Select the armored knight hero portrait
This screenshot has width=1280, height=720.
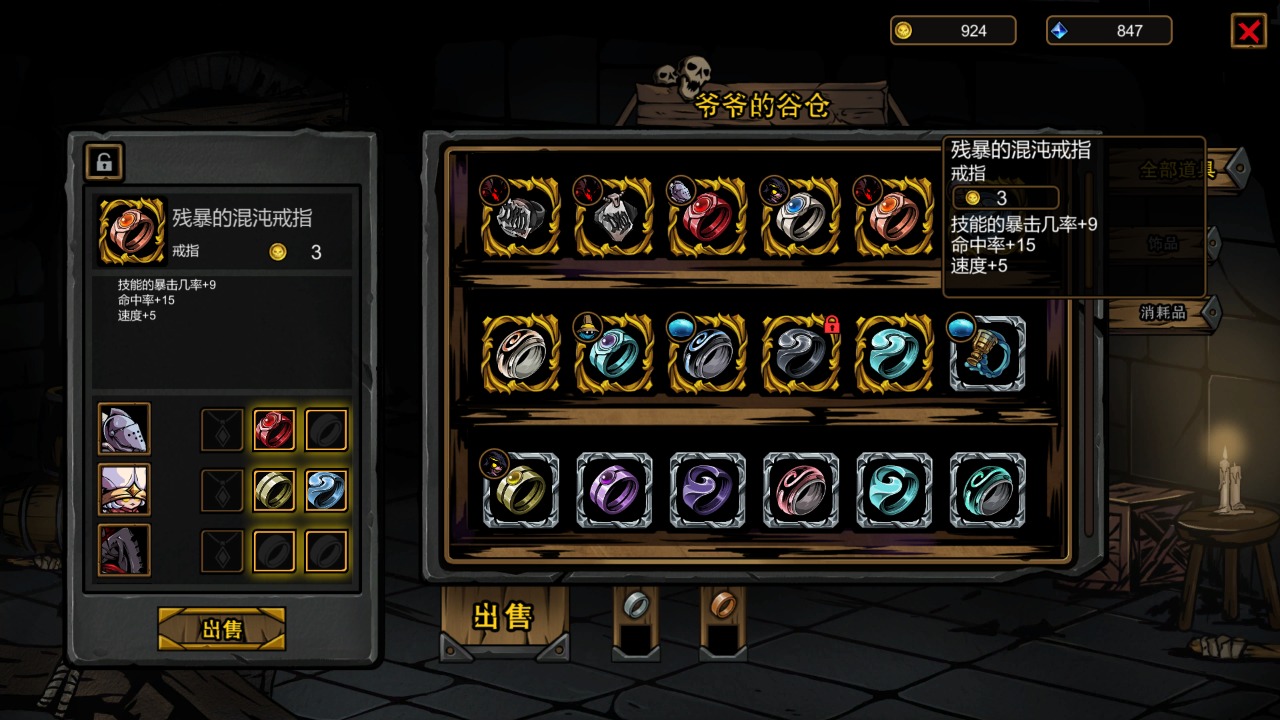(125, 429)
